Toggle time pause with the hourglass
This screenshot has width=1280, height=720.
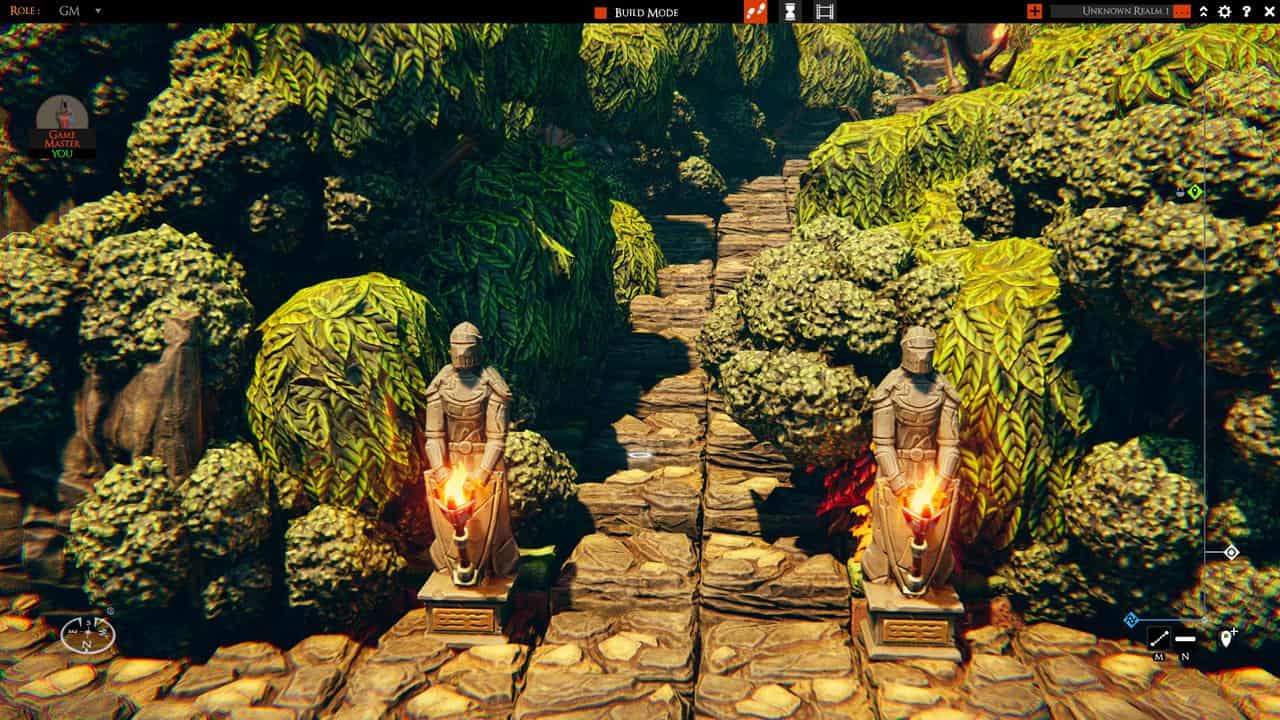point(790,13)
